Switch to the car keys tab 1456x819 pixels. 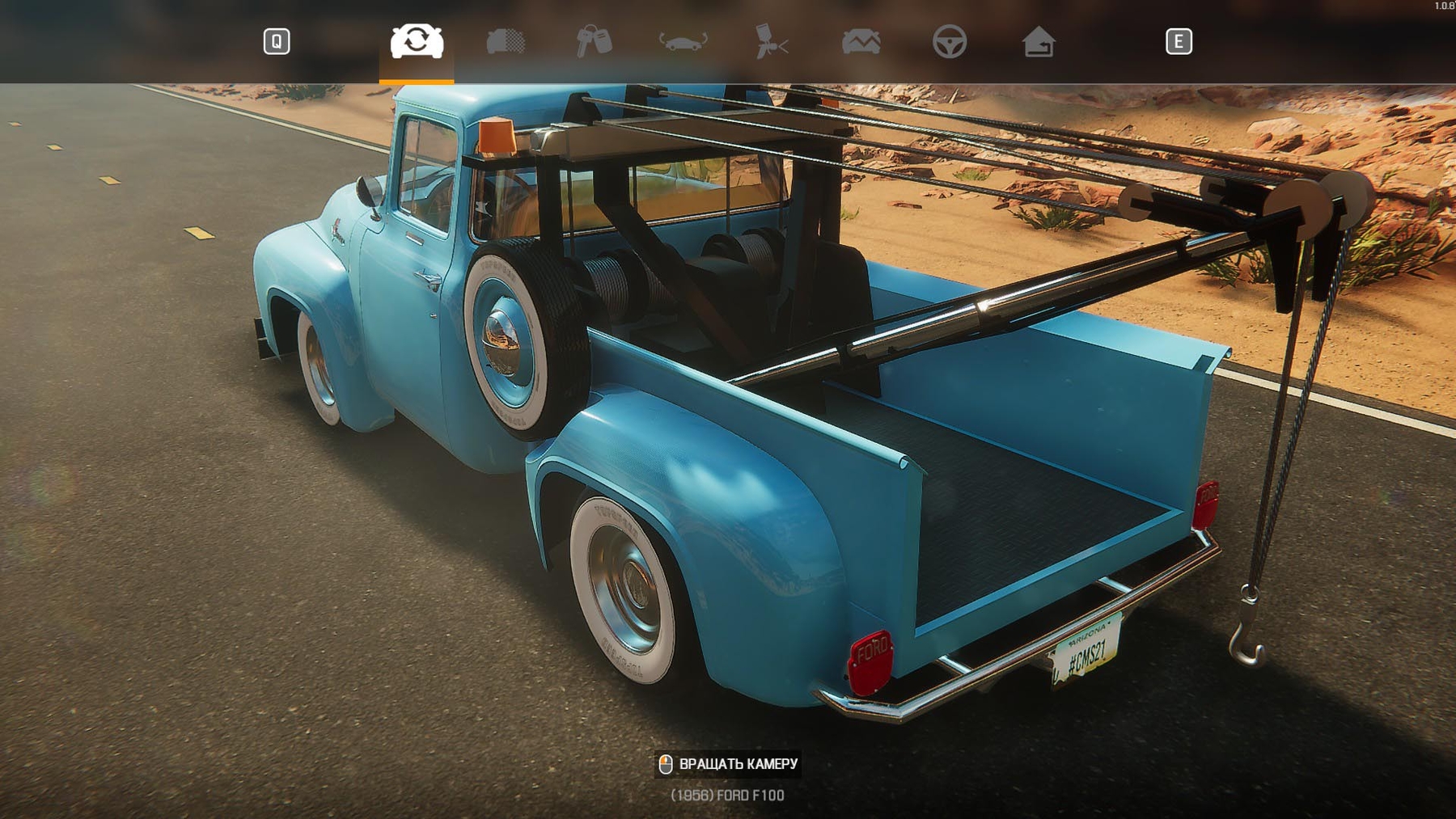(594, 41)
